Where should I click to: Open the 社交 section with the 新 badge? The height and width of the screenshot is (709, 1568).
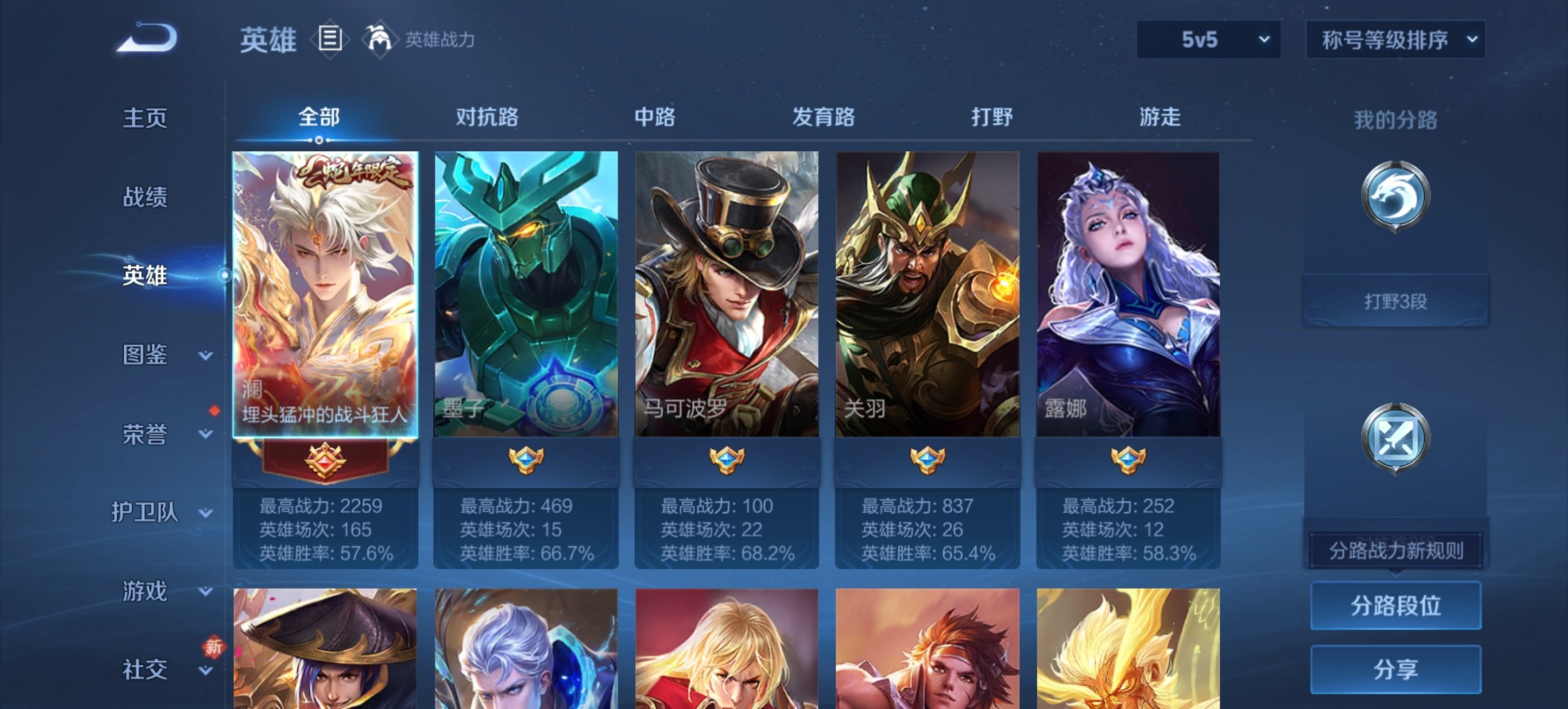coord(143,670)
